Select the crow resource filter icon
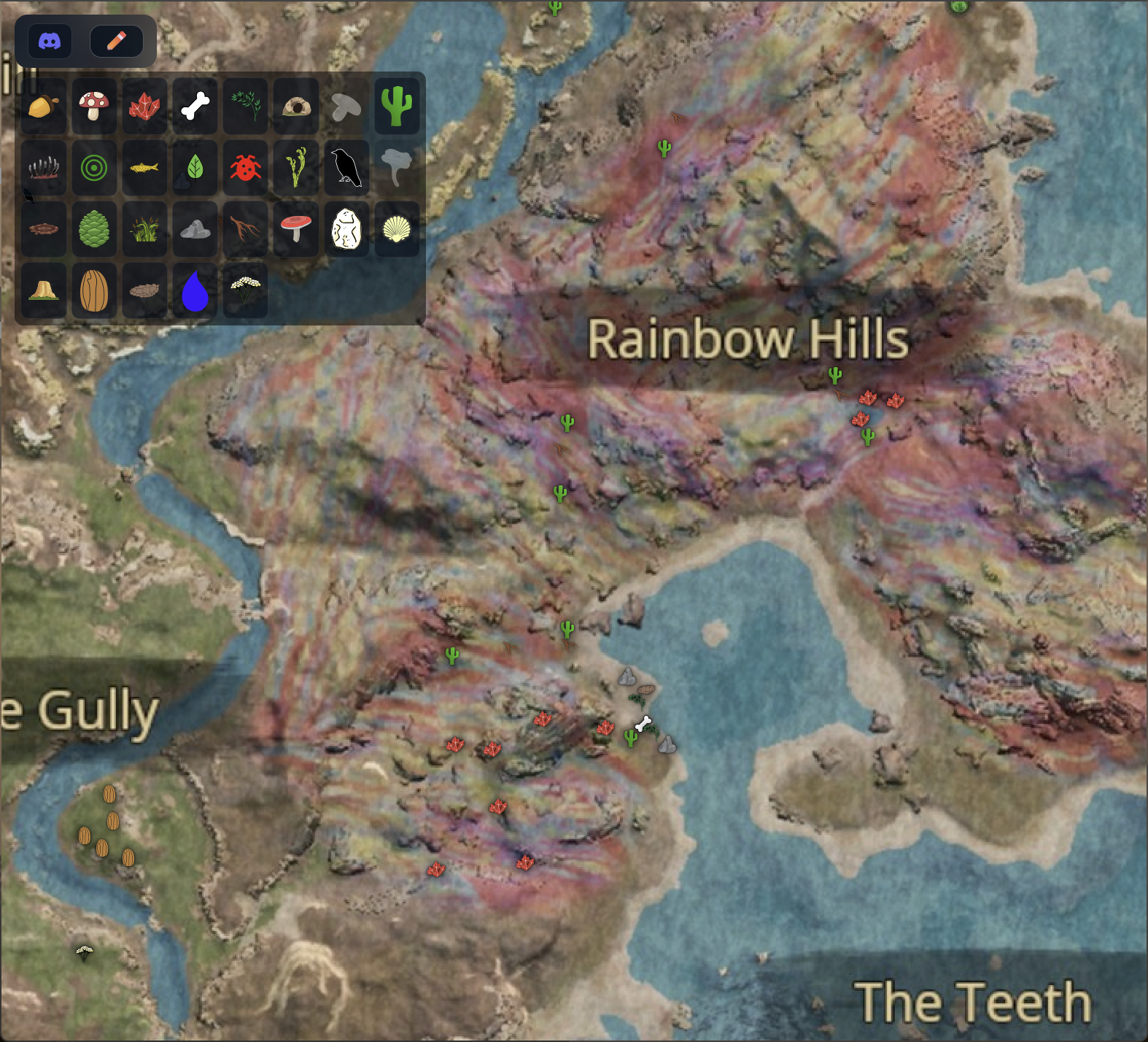 346,167
